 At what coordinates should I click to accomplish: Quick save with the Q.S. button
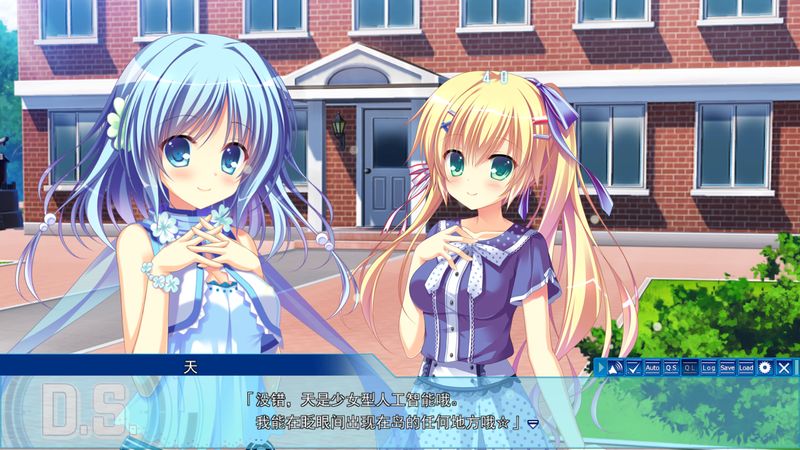click(x=671, y=367)
